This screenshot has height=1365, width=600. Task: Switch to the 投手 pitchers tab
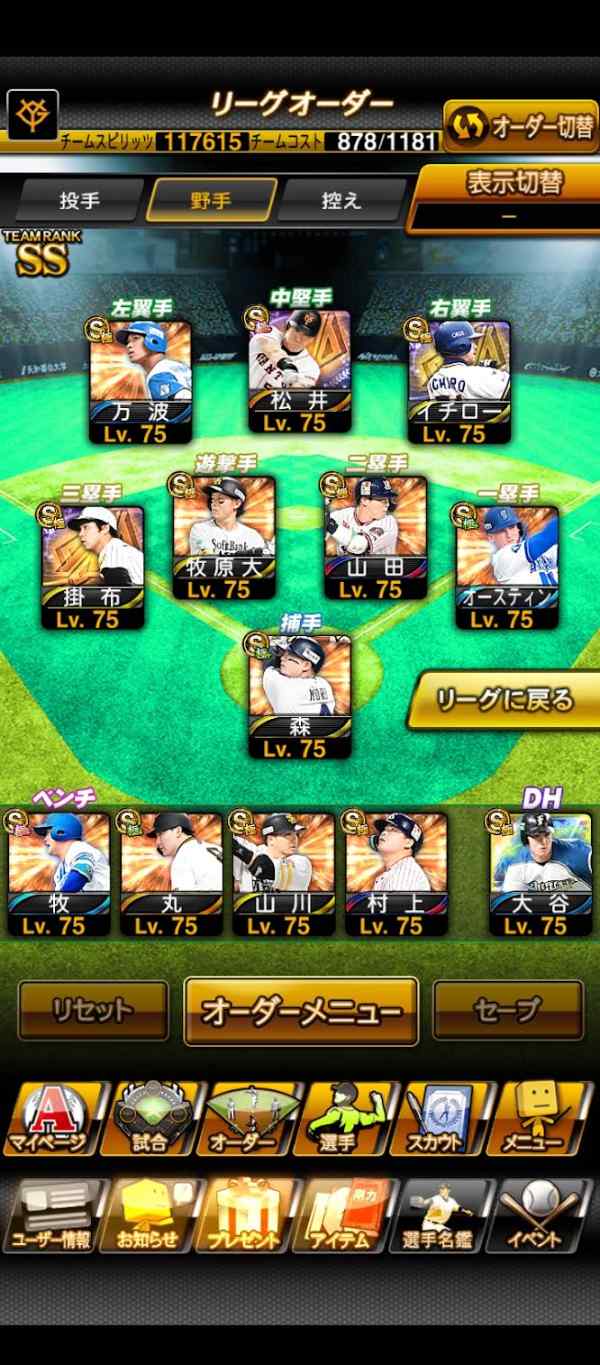[80, 200]
